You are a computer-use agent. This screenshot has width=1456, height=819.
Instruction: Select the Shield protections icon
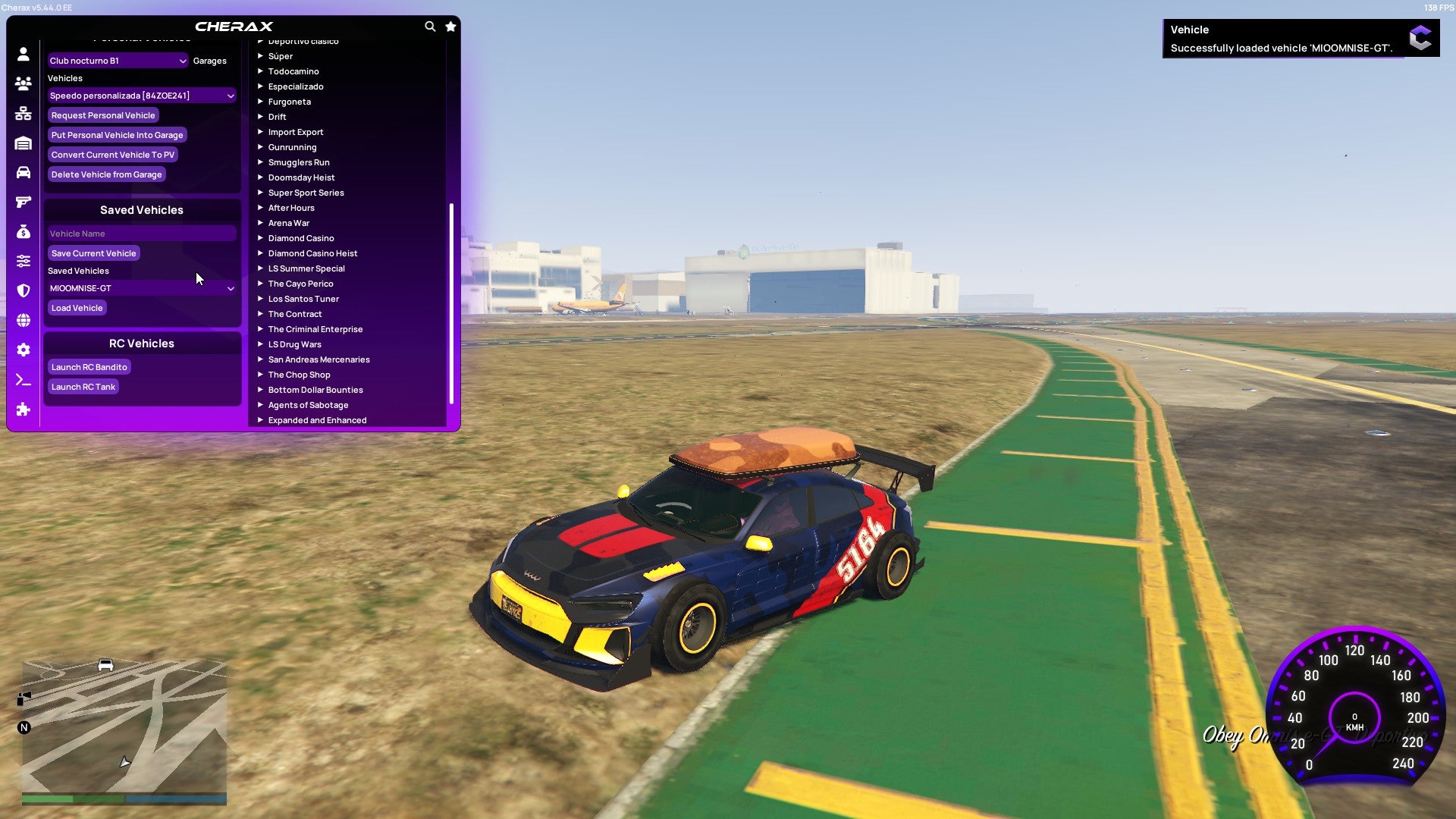click(23, 290)
